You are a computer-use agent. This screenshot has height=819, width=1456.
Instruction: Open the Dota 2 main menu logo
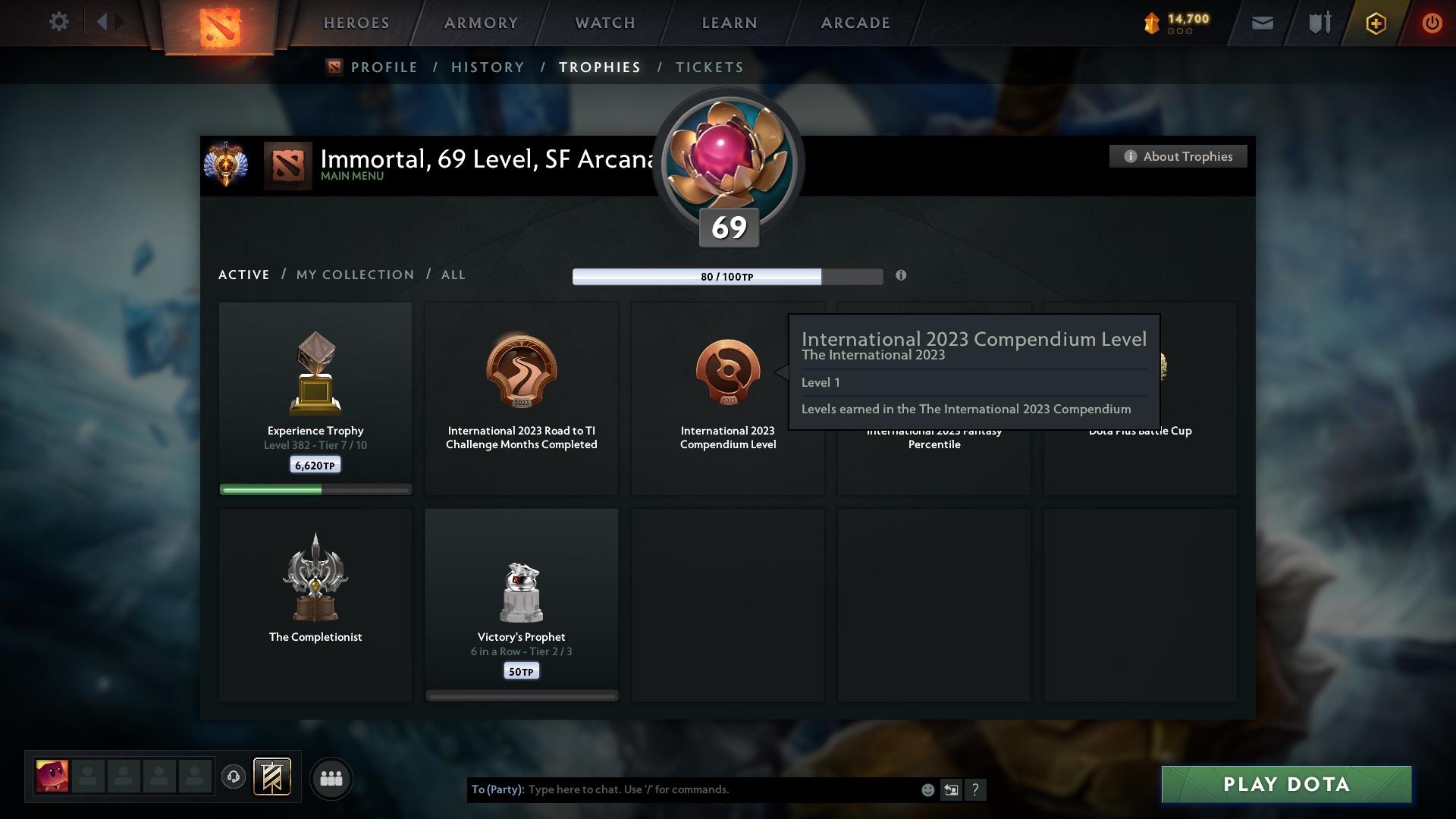point(220,23)
